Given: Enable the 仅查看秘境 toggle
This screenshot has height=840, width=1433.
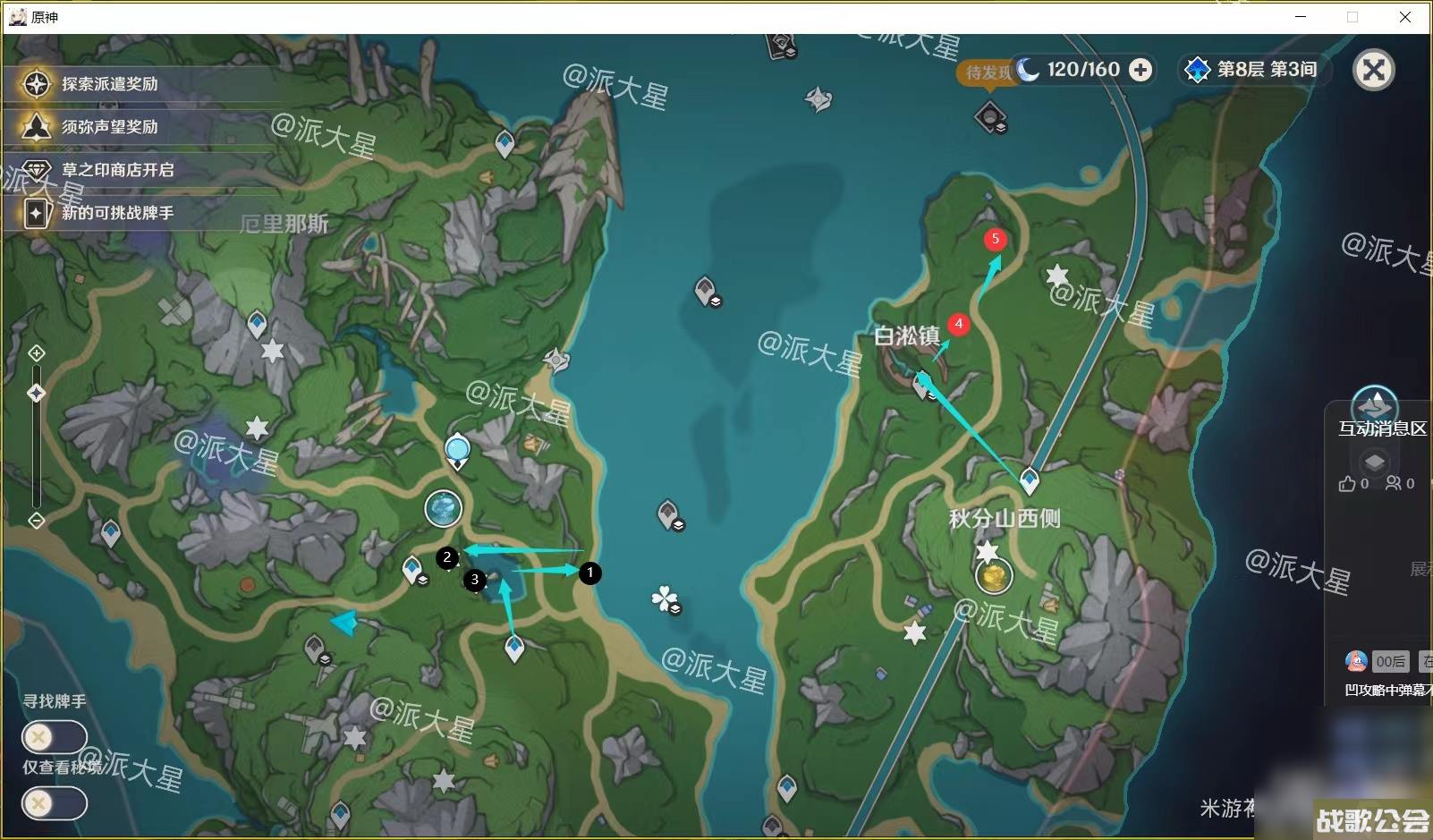Looking at the screenshot, I should [54, 802].
